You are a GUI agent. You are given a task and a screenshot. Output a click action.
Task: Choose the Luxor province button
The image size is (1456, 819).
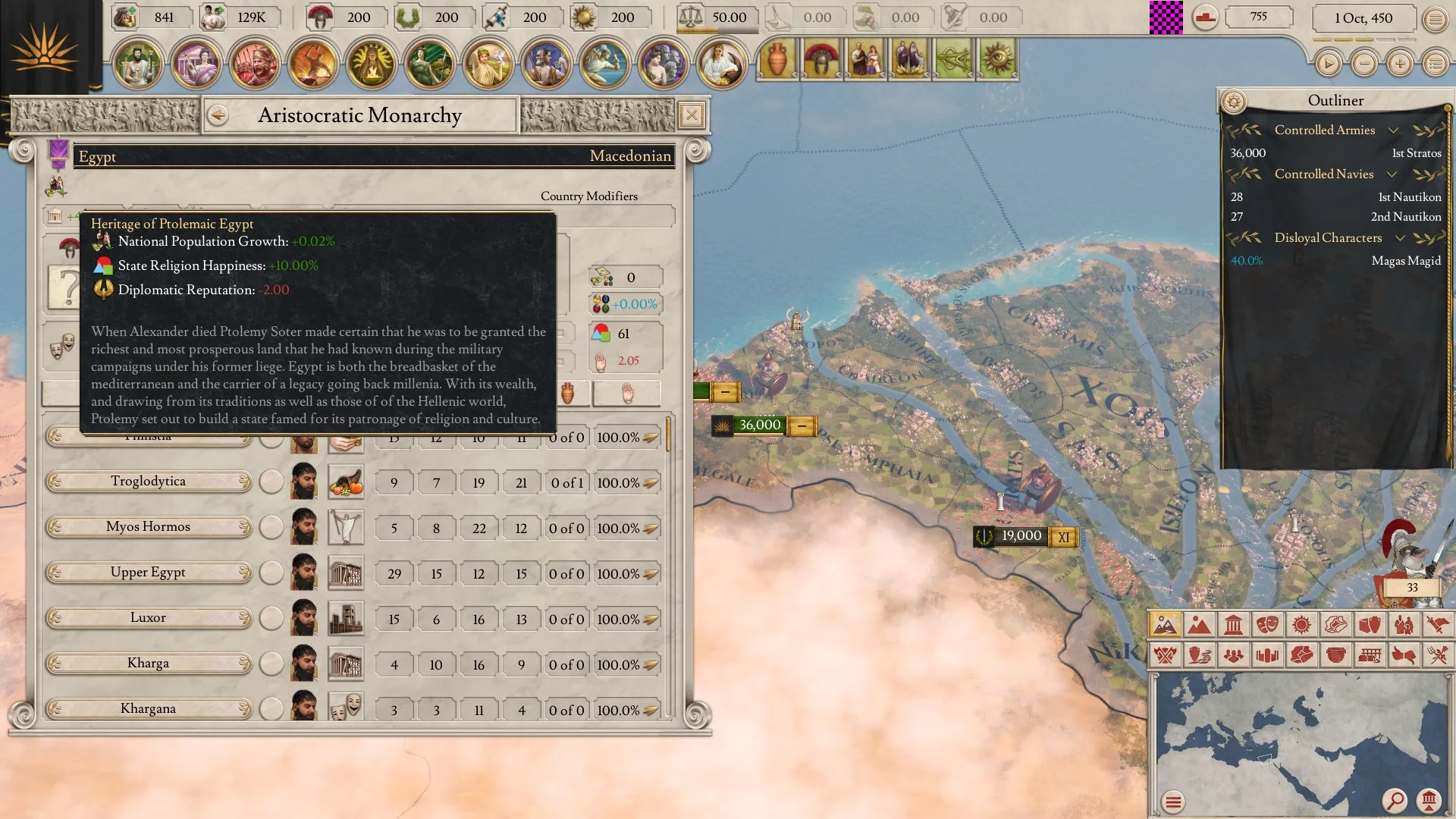click(148, 618)
